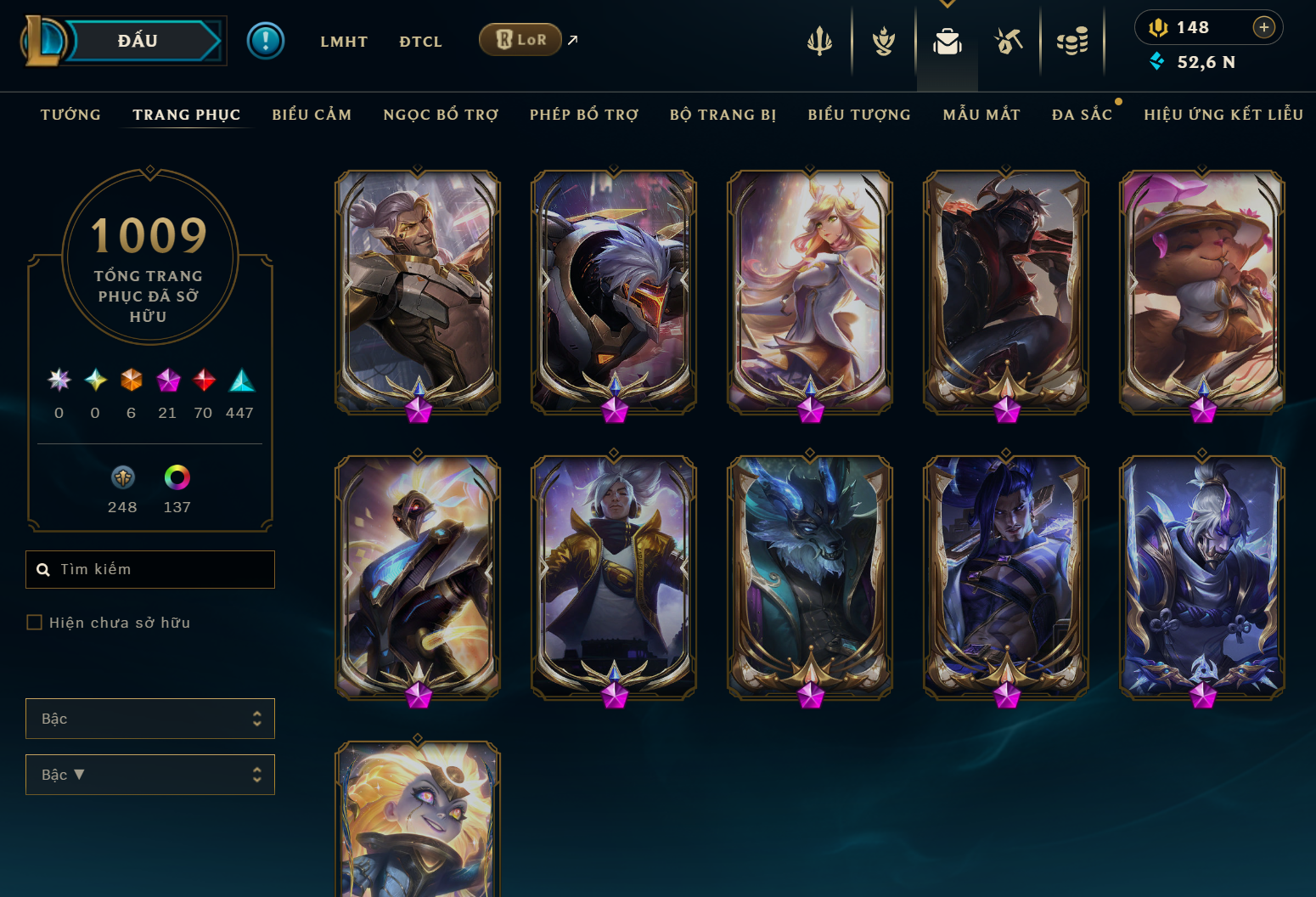
Task: Switch to the ĐTCL game tab
Action: (420, 42)
